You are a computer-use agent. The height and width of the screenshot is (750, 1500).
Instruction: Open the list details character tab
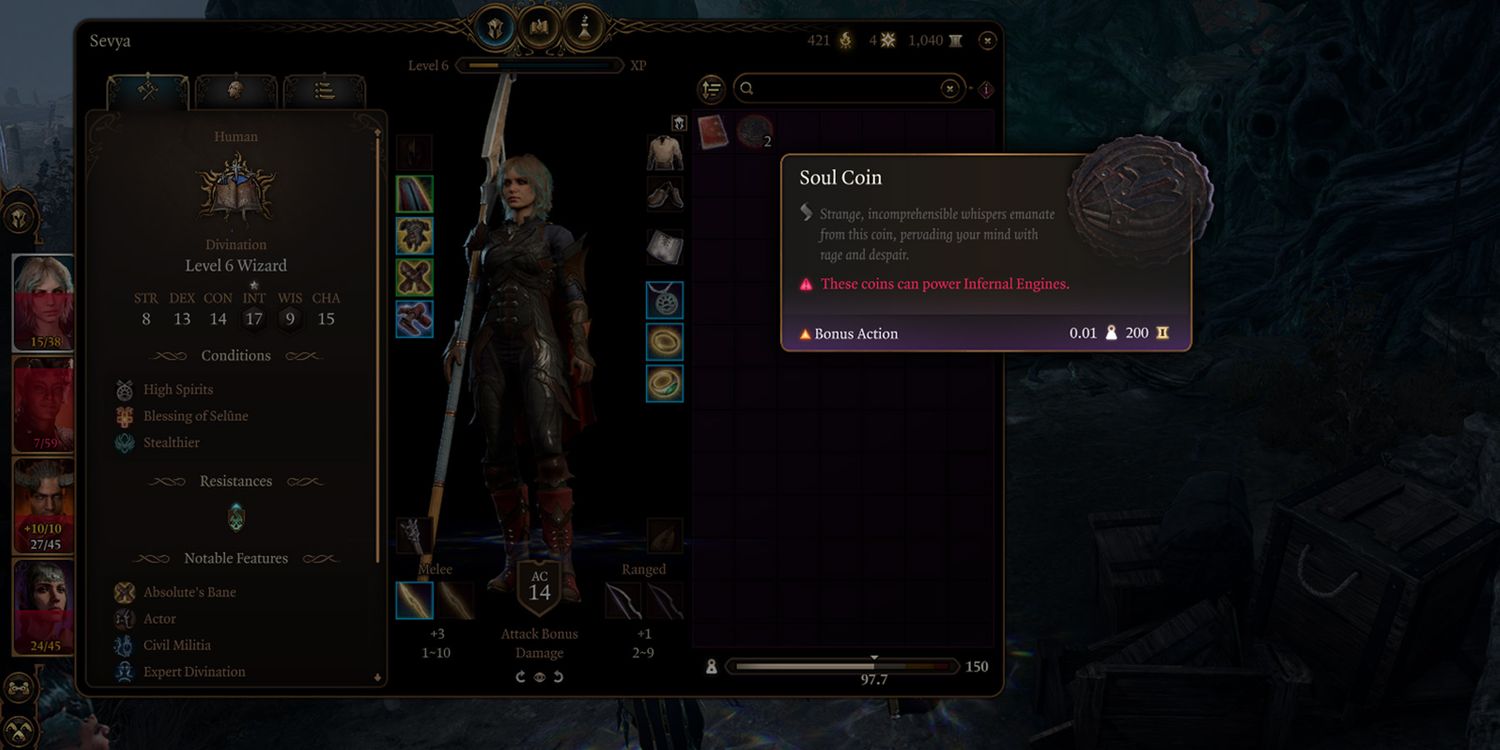tap(324, 91)
